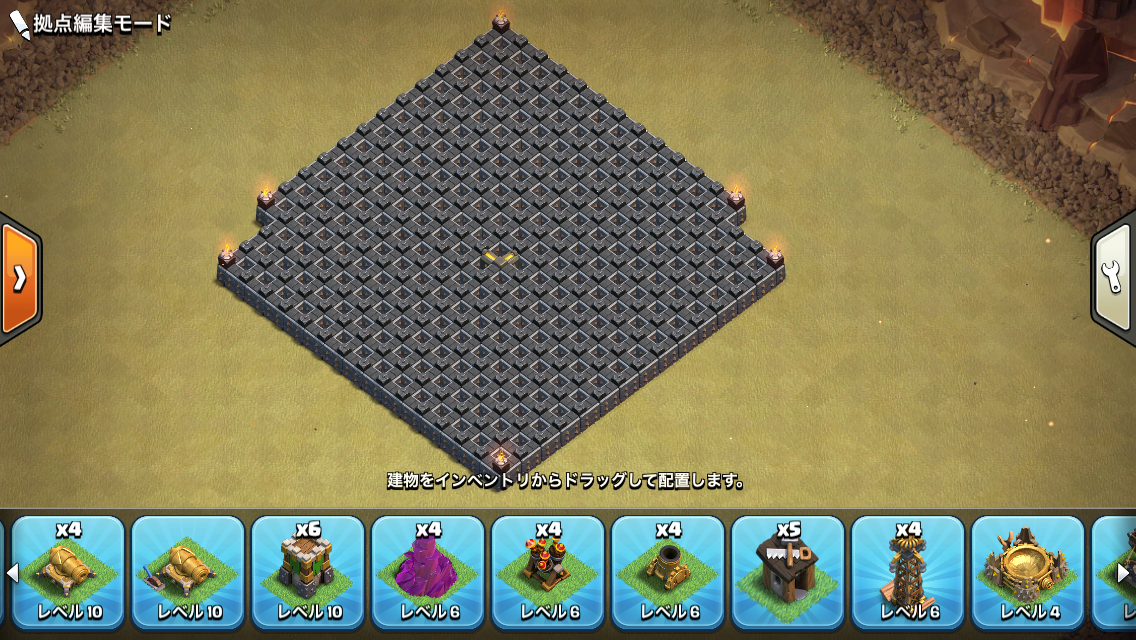Image resolution: width=1136 pixels, height=640 pixels.
Task: Show previous inventory items with left arrow
Action: click(x=13, y=573)
